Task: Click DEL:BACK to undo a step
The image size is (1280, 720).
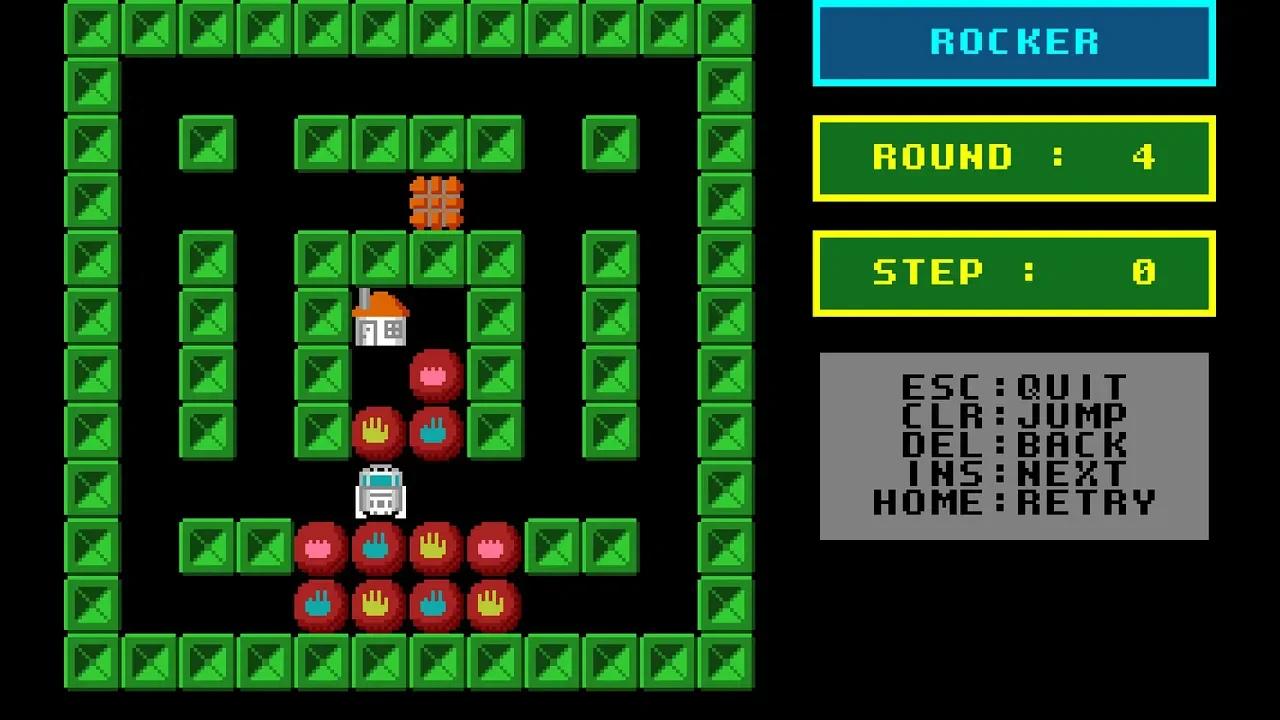Action: point(1013,445)
